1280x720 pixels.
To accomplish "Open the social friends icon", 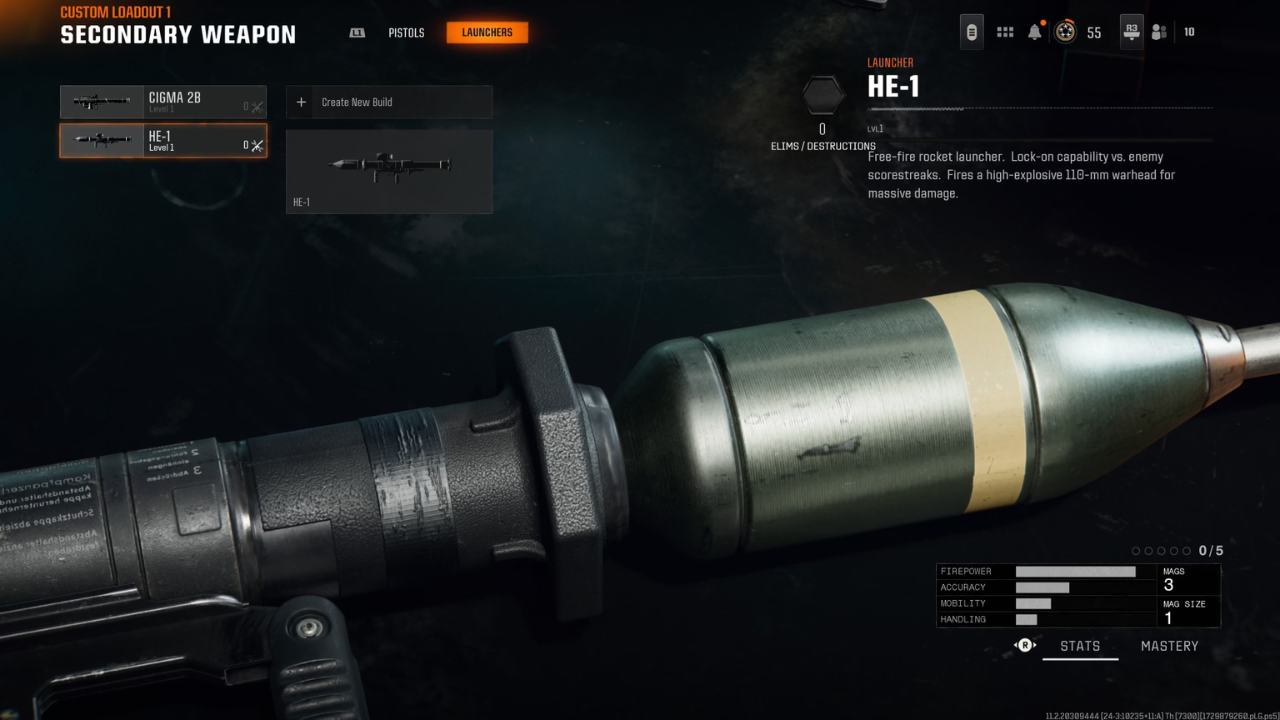I will point(1159,32).
